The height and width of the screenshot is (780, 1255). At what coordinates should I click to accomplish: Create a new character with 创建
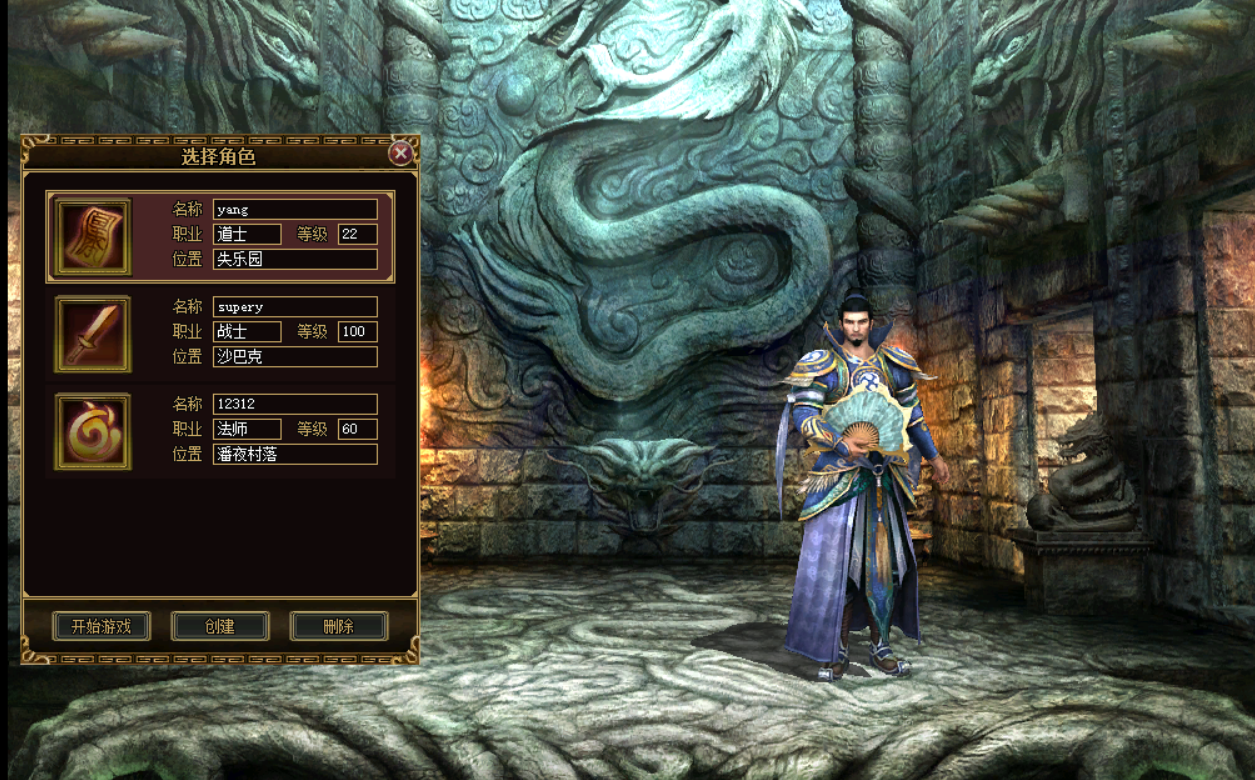pos(220,626)
